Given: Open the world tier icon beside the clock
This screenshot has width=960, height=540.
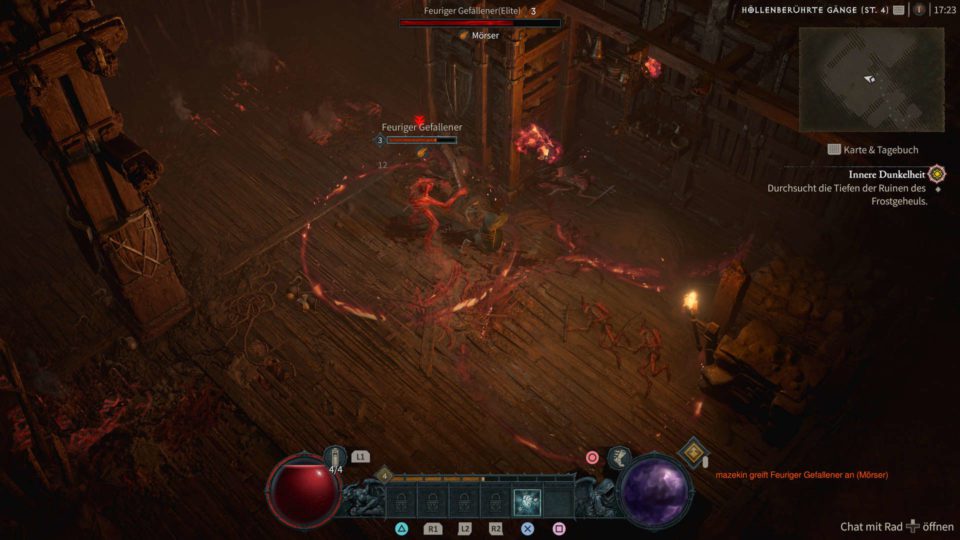Looking at the screenshot, I should point(918,10).
